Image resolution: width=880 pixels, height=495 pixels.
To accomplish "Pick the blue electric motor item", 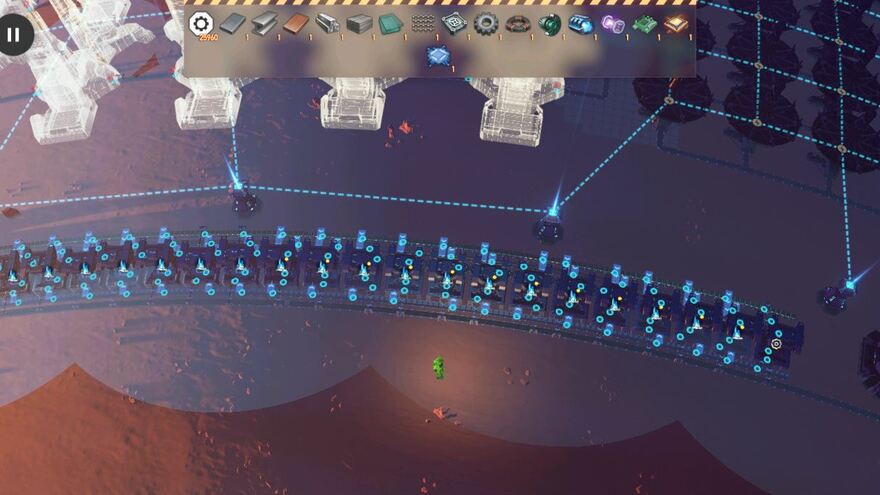I will (x=581, y=23).
